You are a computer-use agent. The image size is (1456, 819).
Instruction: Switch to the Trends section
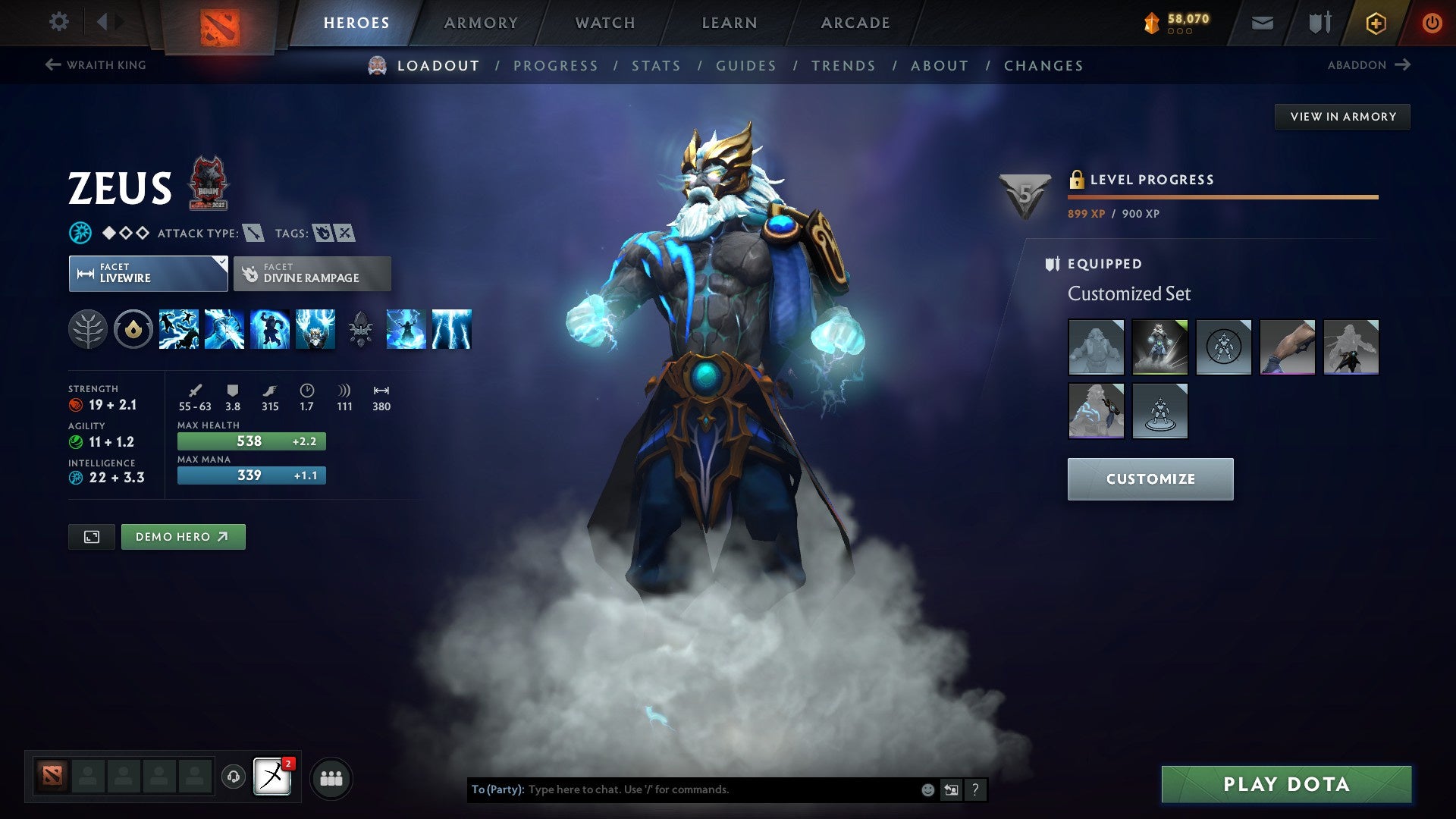843,66
